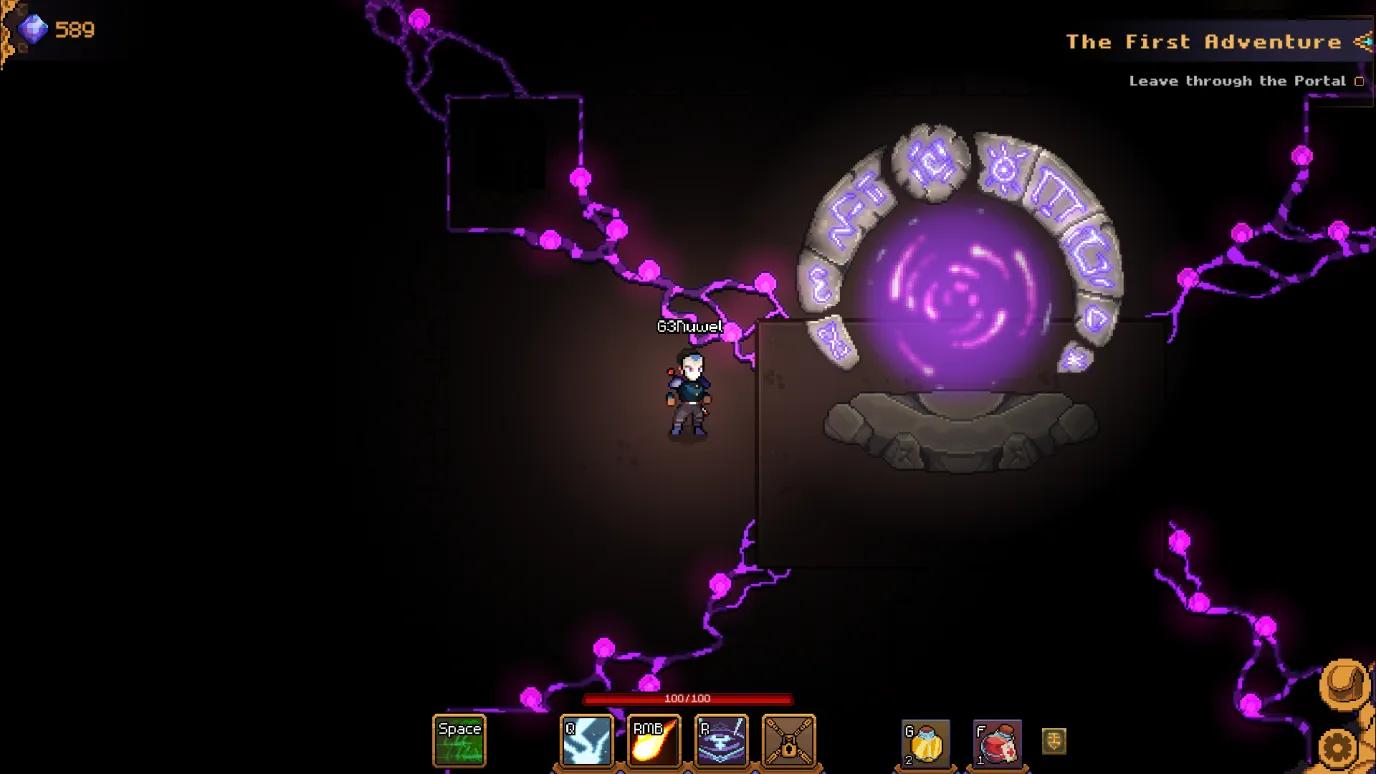Screen dimensions: 1376x774
Task: Drink the red health potion in slot F
Action: [x=997, y=744]
